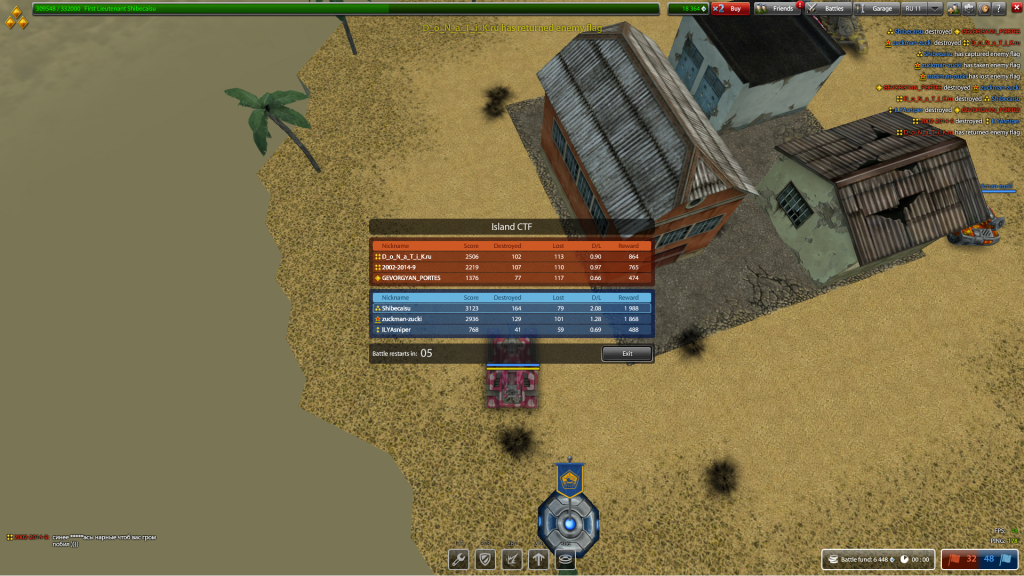Viewport: 1024px width, 576px height.
Task: Select D_o_N_a_T_i_K.ru in the red team list
Action: tap(511, 257)
